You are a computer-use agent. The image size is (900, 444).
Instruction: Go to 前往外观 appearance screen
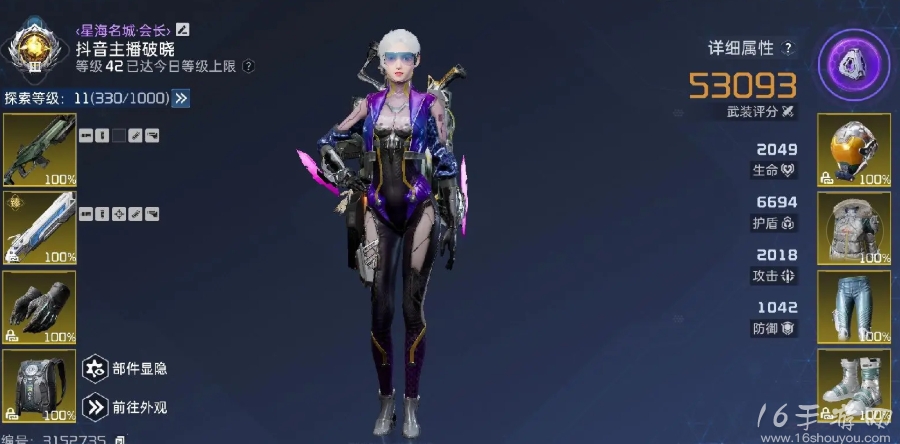point(96,406)
